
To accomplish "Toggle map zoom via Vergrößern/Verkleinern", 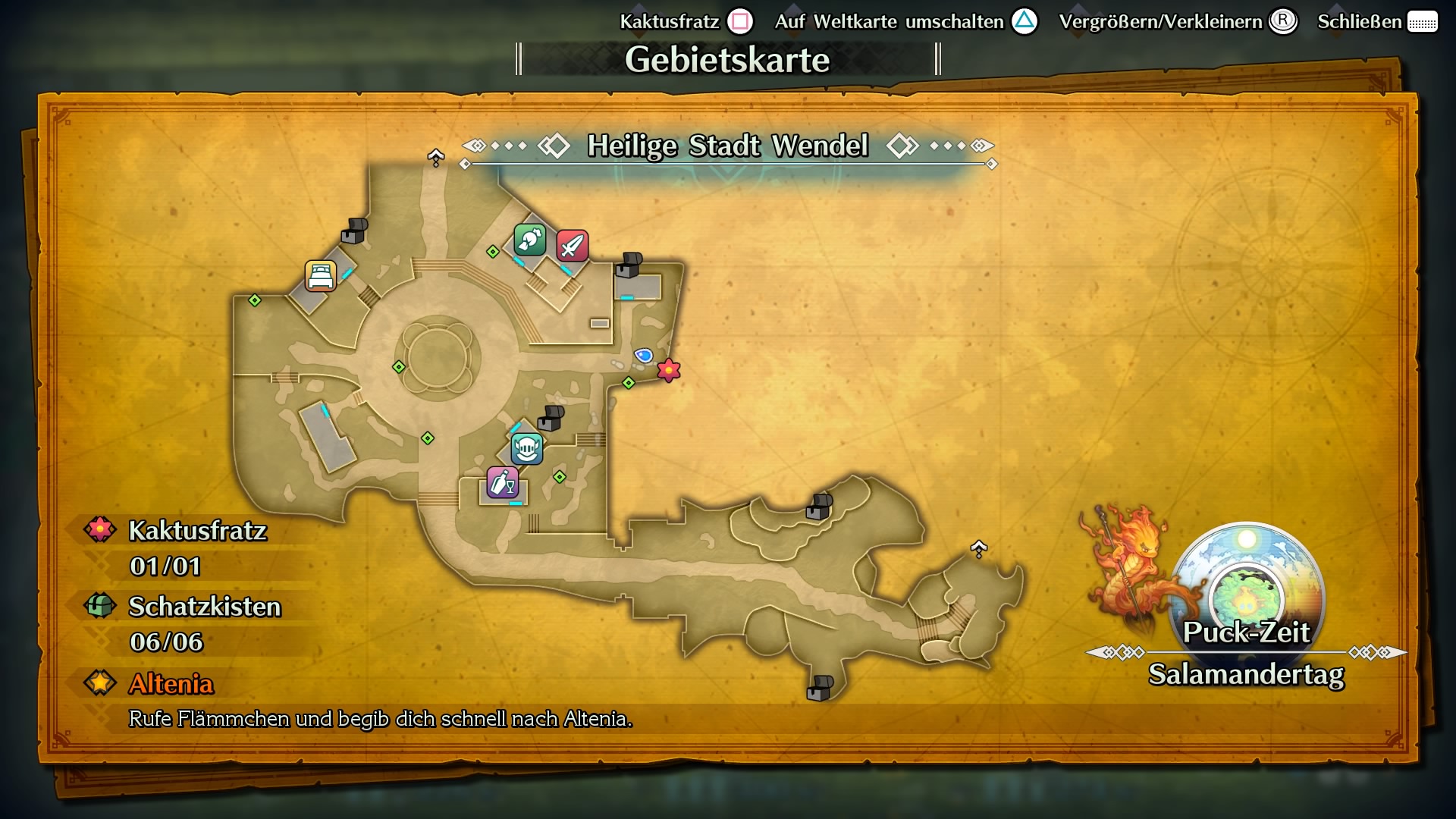I will pos(1282,21).
